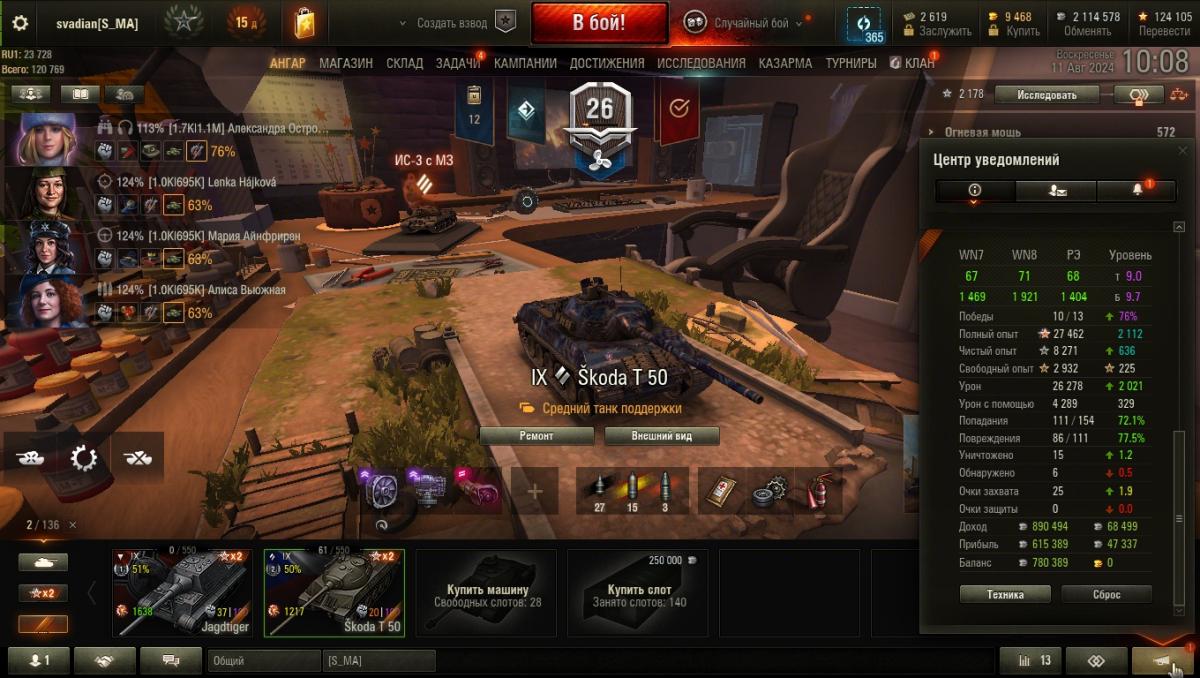Switch to the МАГАЗИН tab
The width and height of the screenshot is (1200, 678).
[x=346, y=63]
